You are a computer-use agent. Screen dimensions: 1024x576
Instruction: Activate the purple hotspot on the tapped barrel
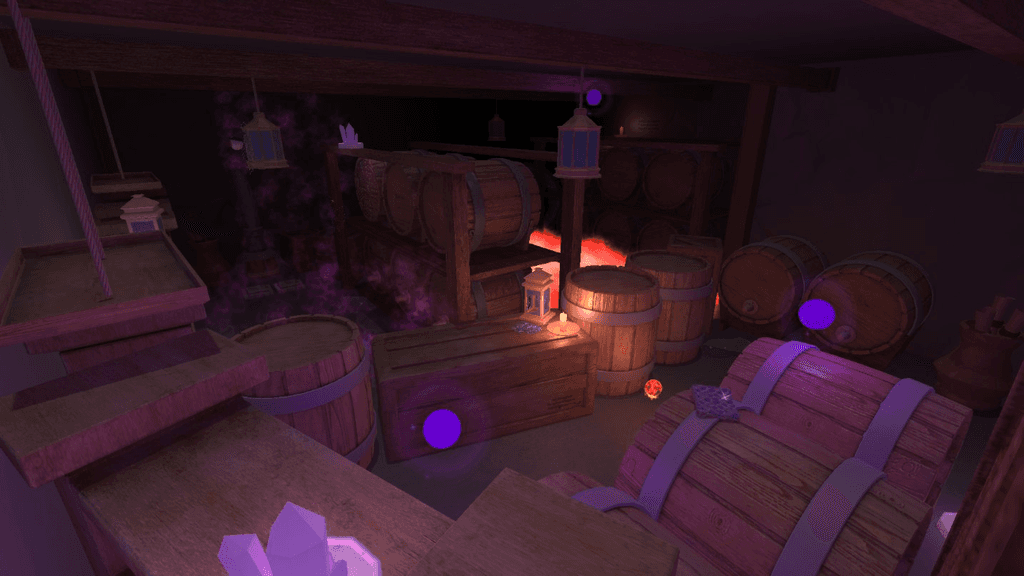point(816,314)
